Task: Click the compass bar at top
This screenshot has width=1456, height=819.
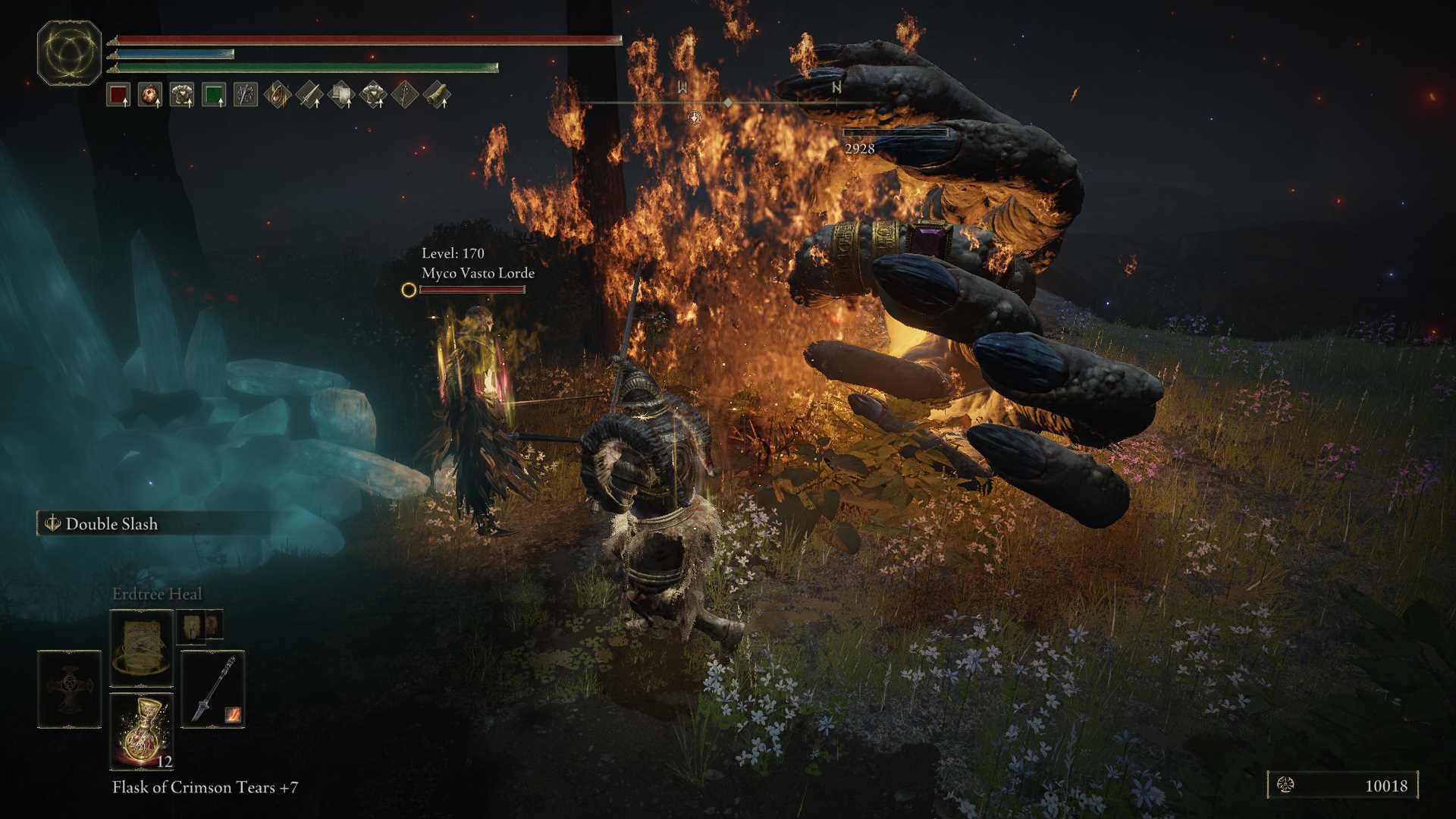Action: (728, 102)
